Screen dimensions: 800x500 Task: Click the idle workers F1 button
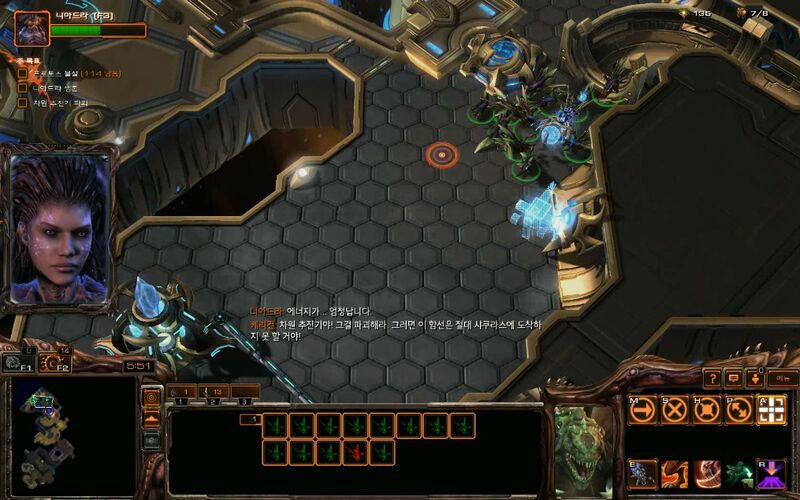[x=19, y=364]
